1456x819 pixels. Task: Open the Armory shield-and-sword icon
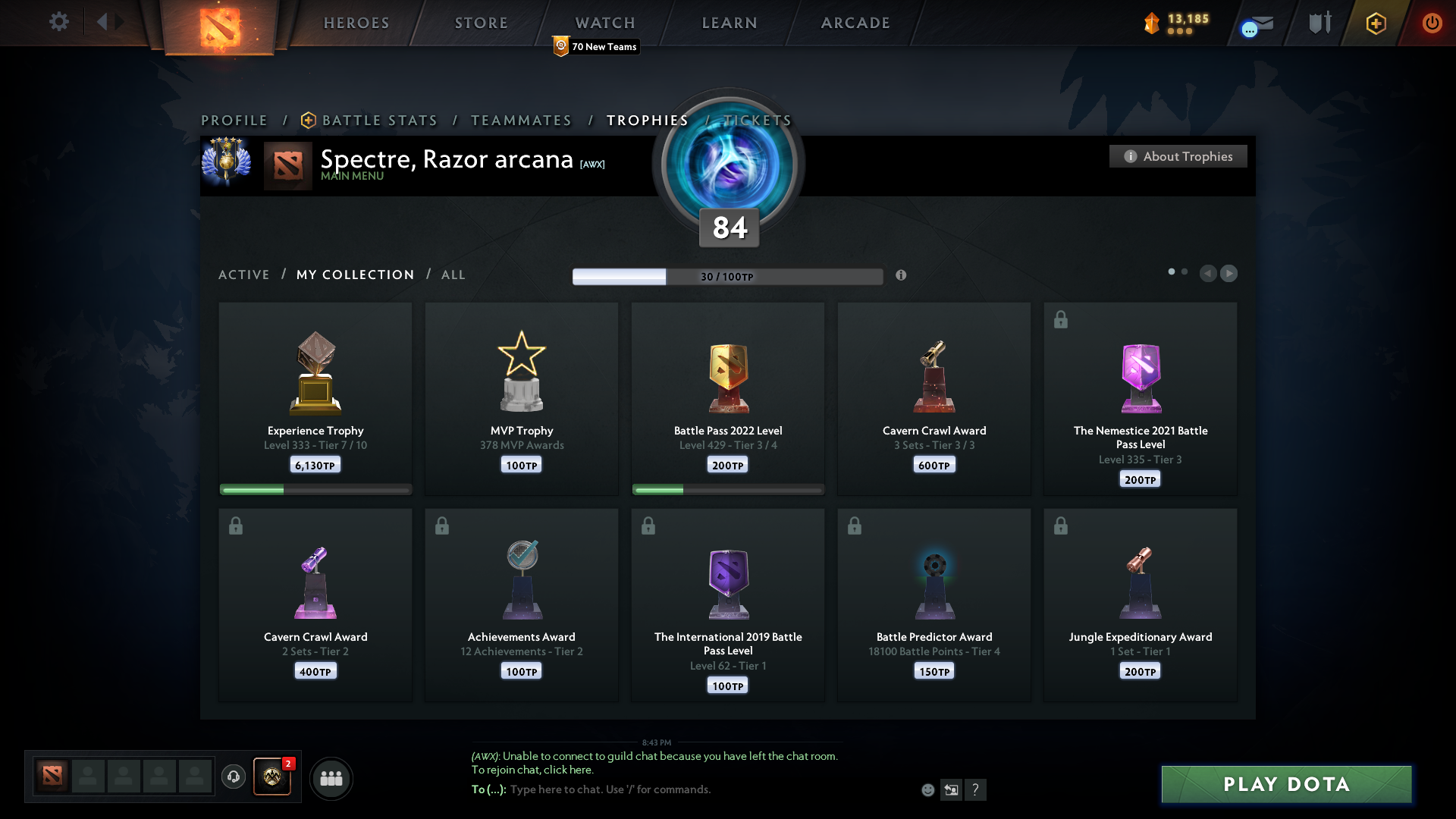1319,22
